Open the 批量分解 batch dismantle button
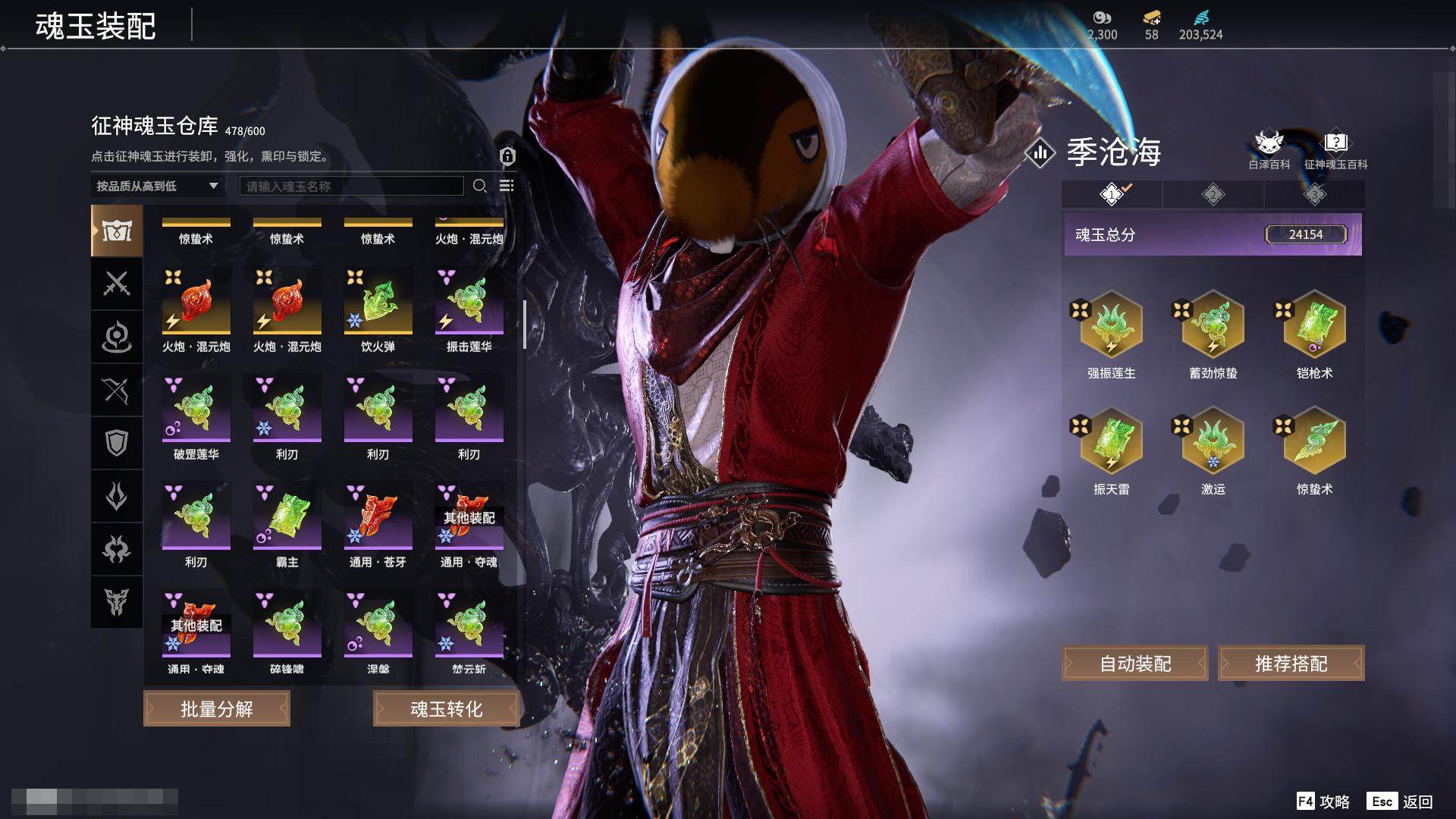1456x819 pixels. [217, 709]
